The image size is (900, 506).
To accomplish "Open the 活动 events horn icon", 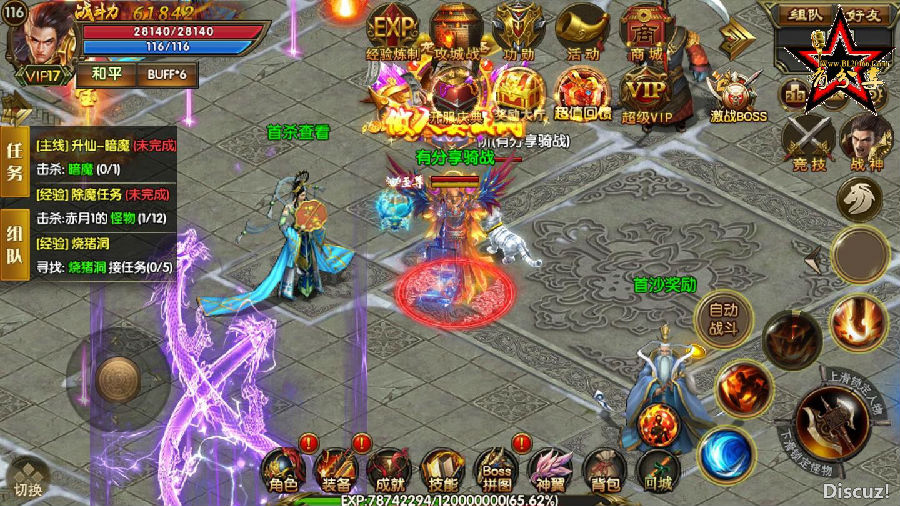I will pos(583,32).
